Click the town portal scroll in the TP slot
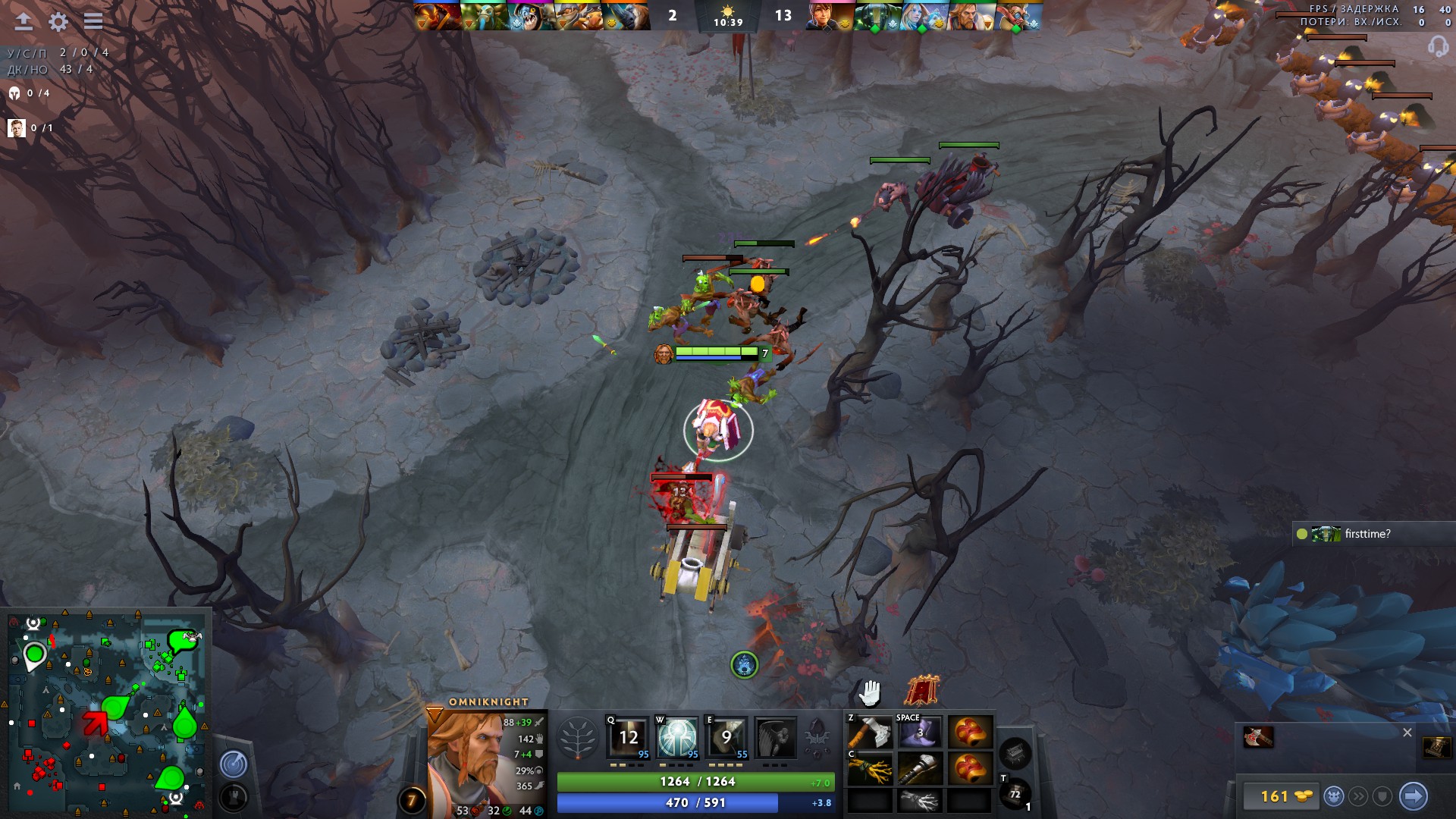Viewport: 1456px width, 819px height. [1014, 792]
